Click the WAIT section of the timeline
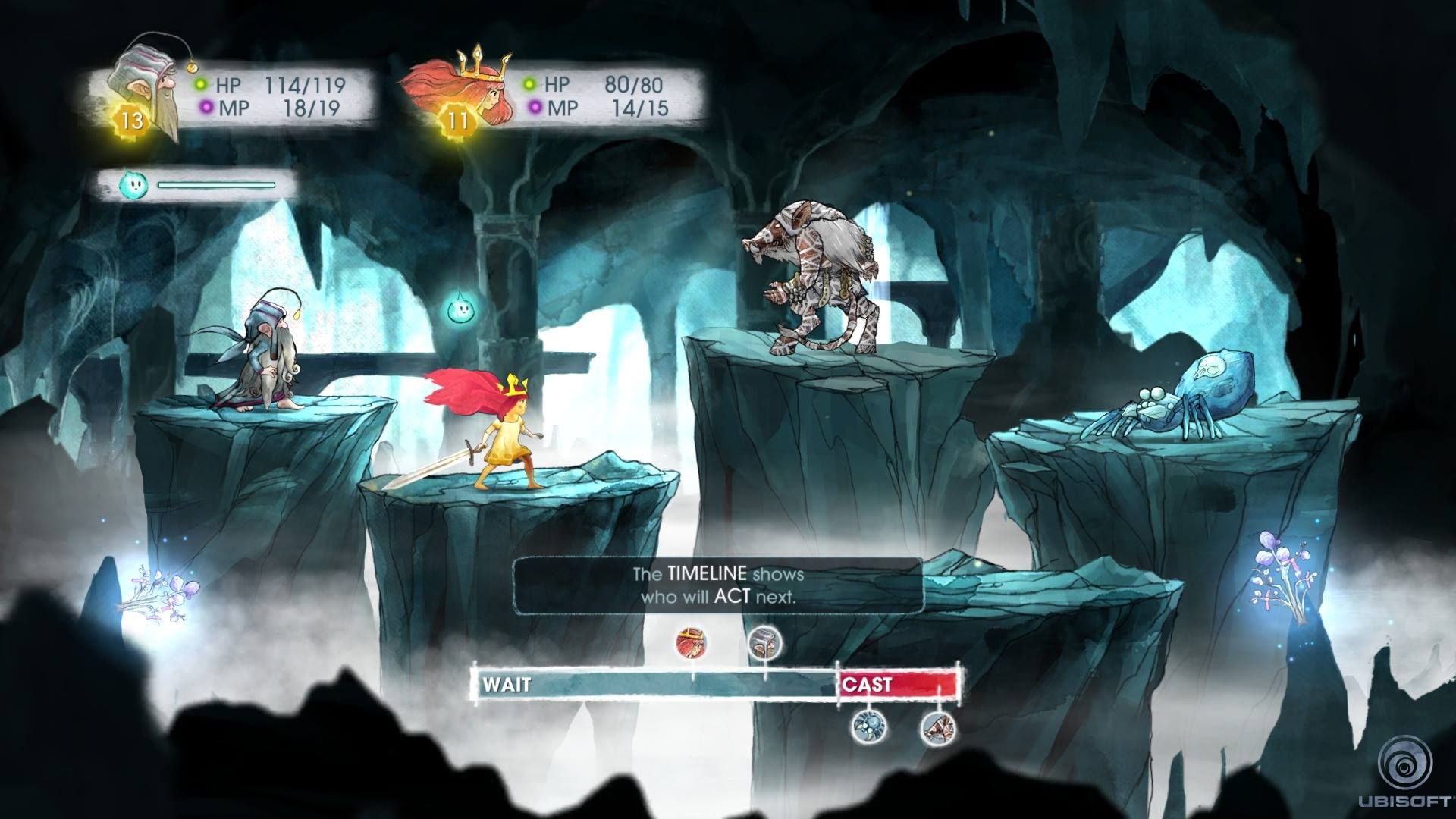This screenshot has width=1456, height=819. 652,685
